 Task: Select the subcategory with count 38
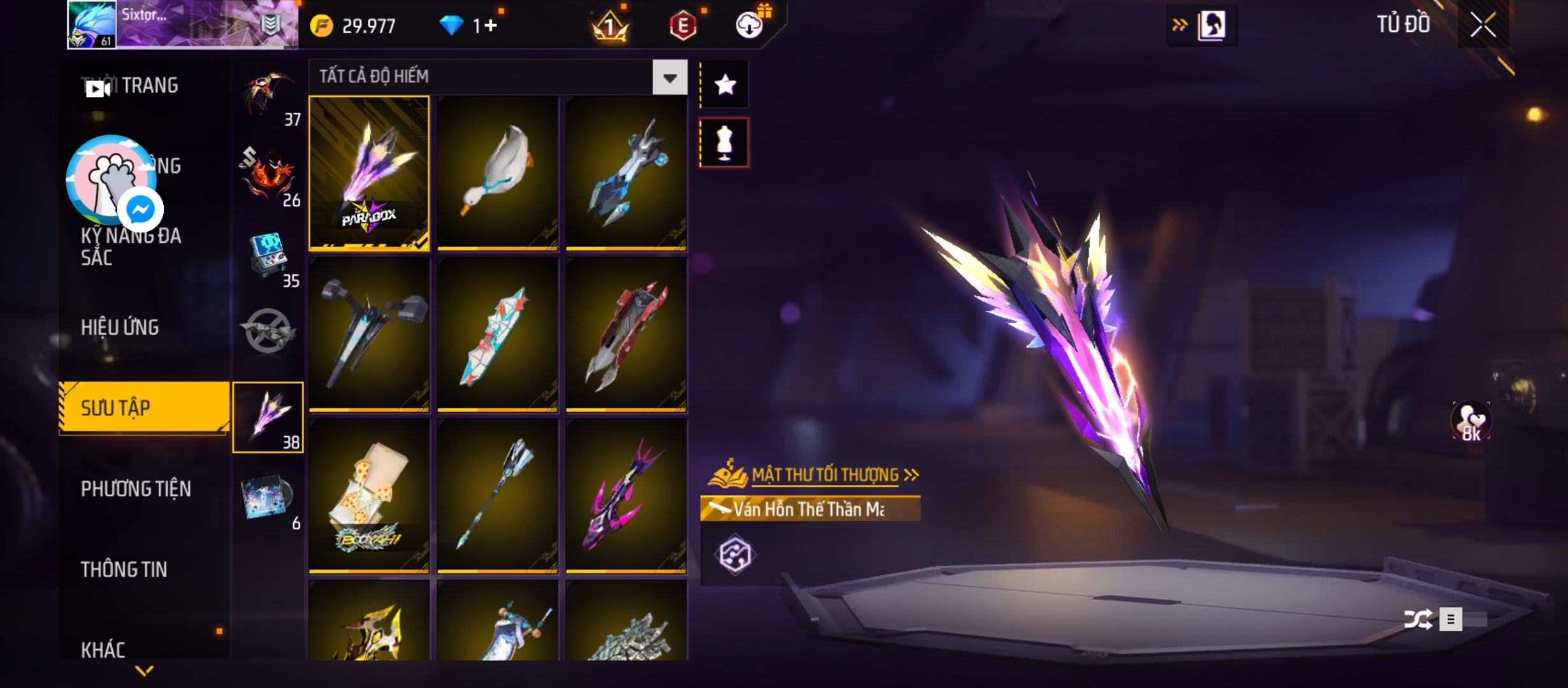tap(268, 417)
